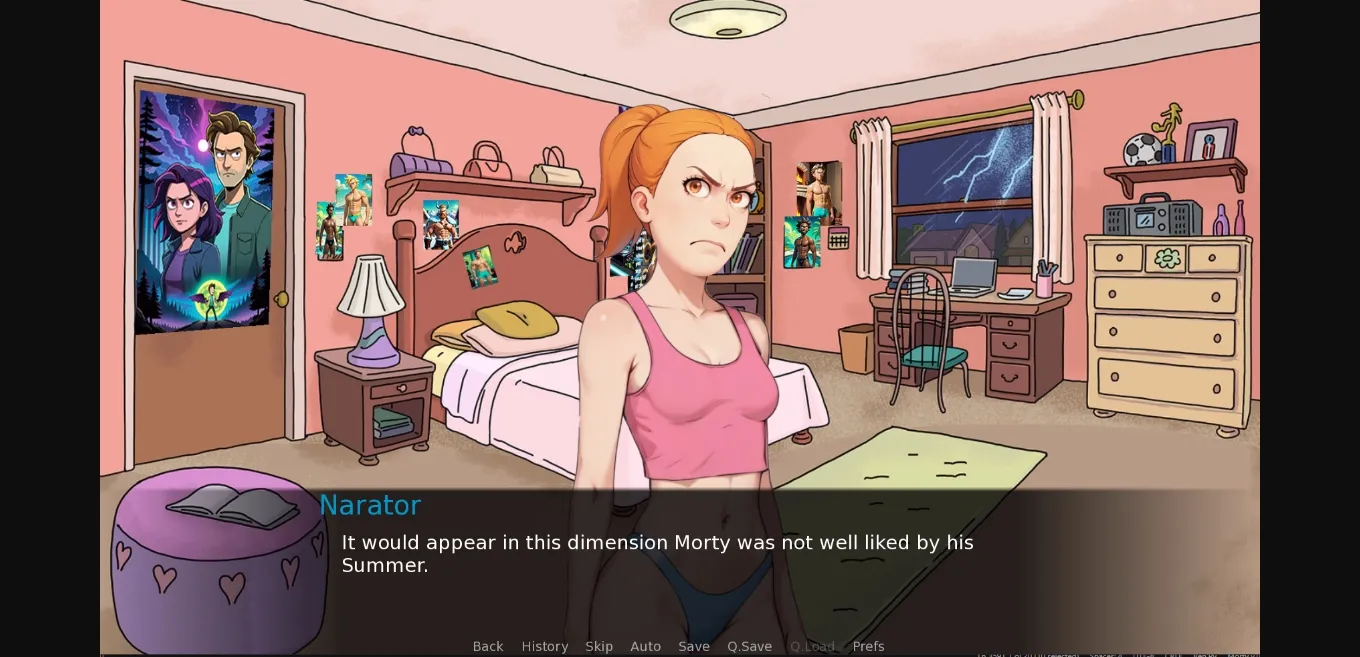
Task: Open Prefs settings
Action: click(868, 646)
